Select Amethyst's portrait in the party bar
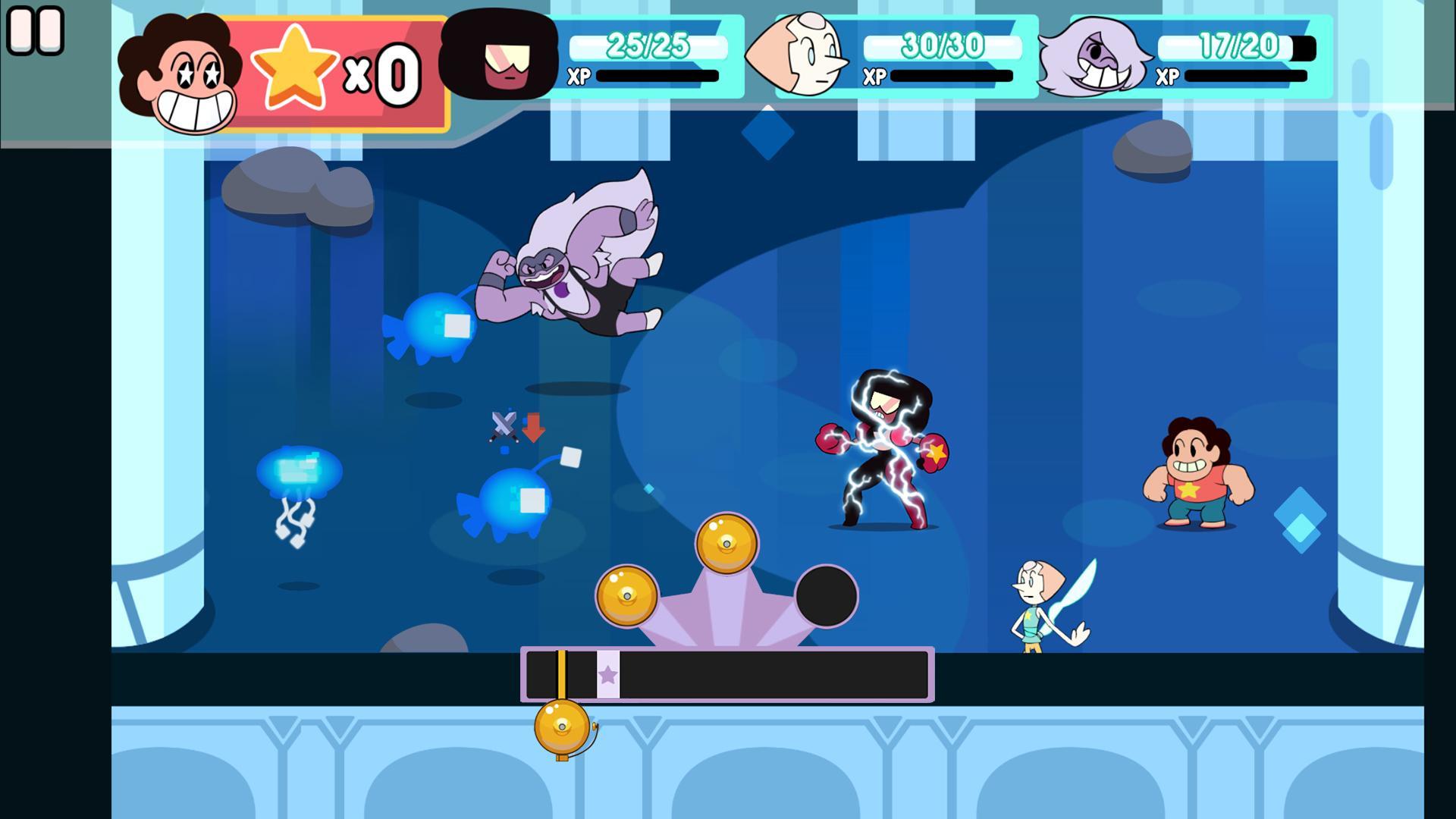 coord(1093,57)
